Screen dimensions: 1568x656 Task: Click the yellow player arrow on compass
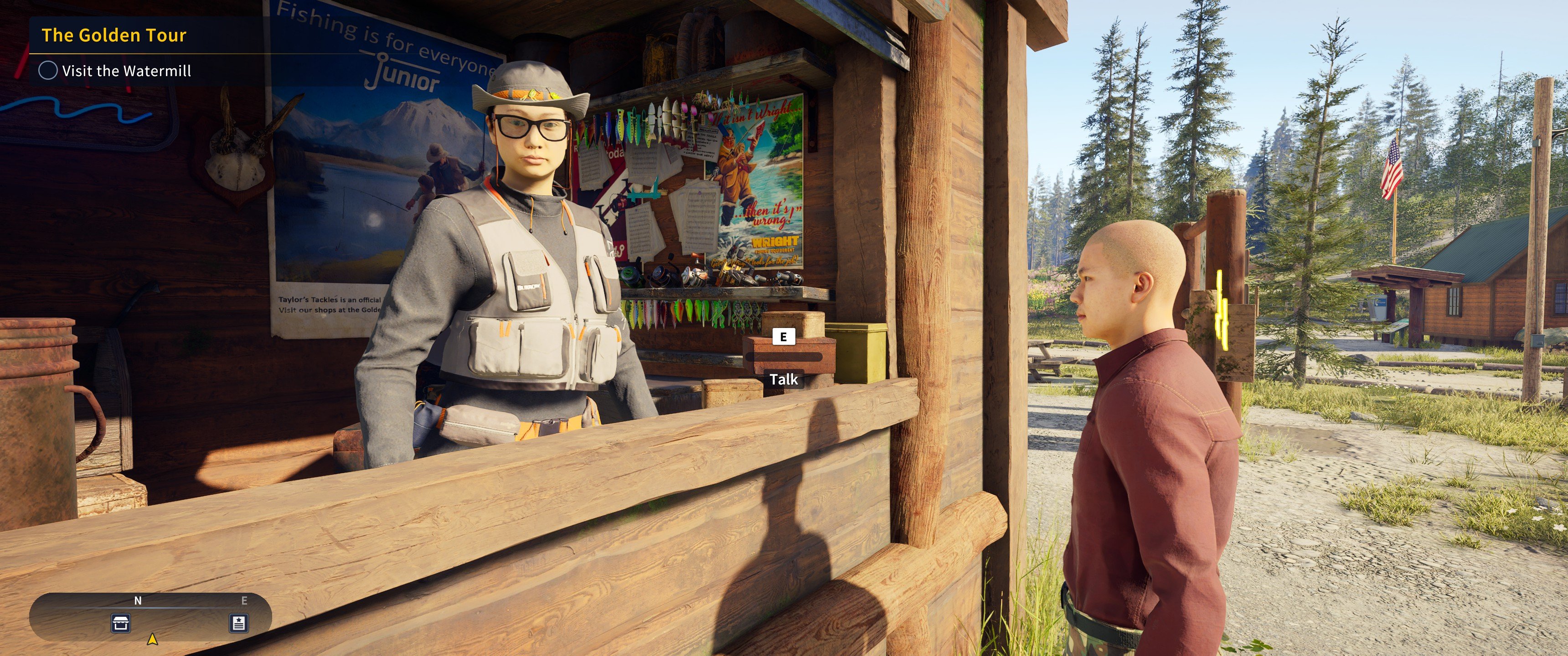[x=152, y=639]
